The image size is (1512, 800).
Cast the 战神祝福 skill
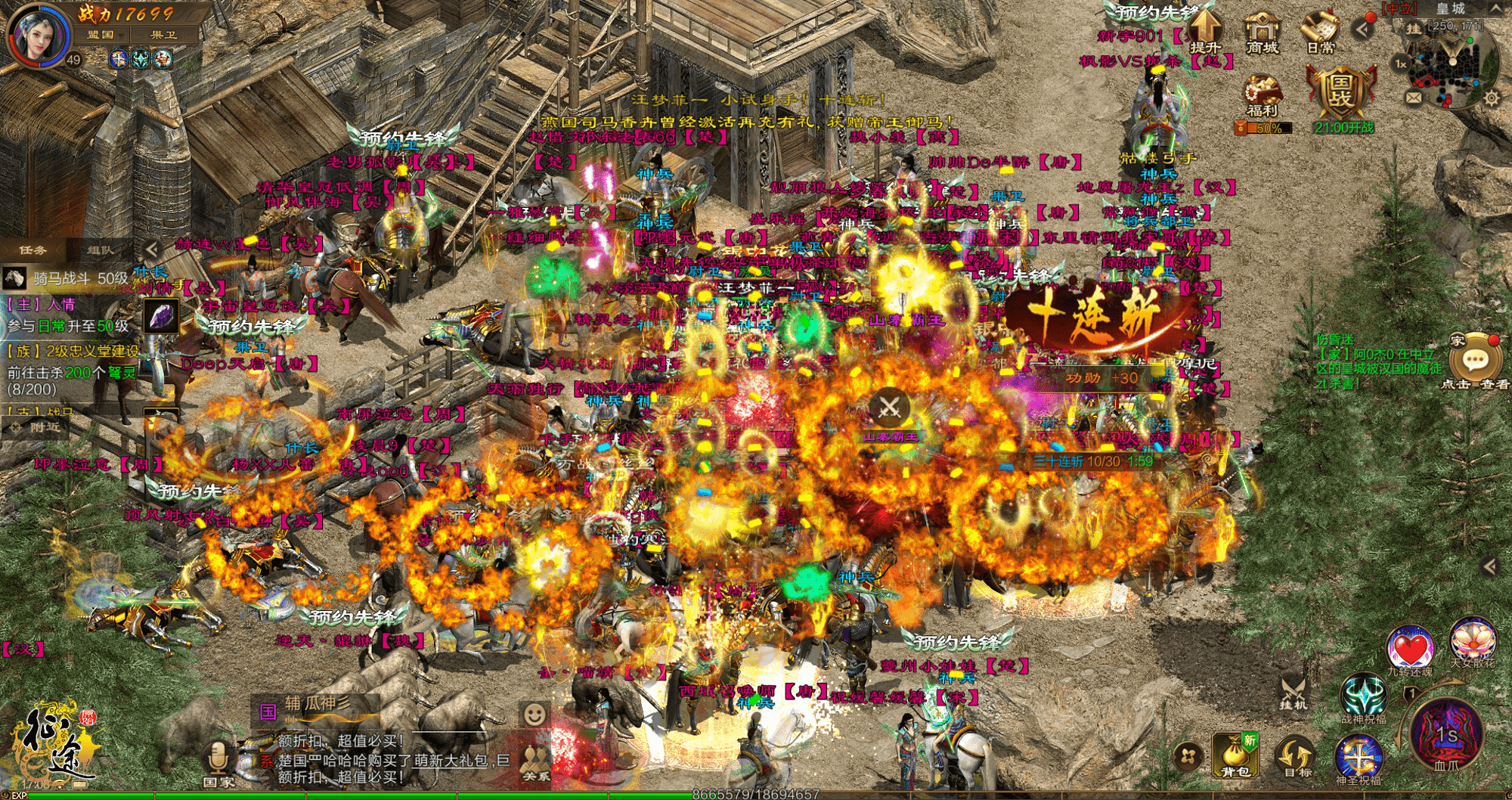click(1363, 696)
